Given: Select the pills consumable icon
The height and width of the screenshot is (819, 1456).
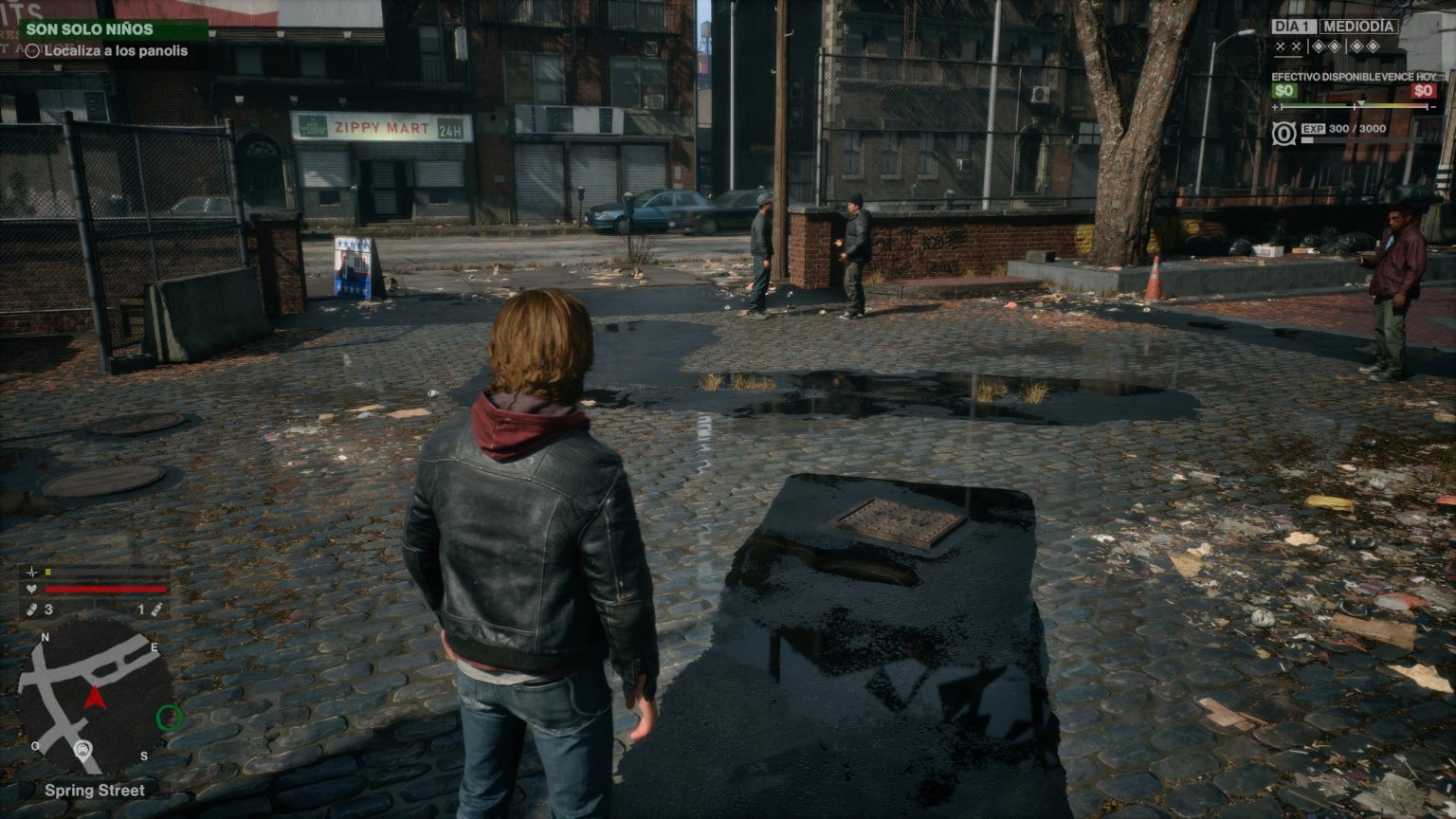Looking at the screenshot, I should point(31,610).
